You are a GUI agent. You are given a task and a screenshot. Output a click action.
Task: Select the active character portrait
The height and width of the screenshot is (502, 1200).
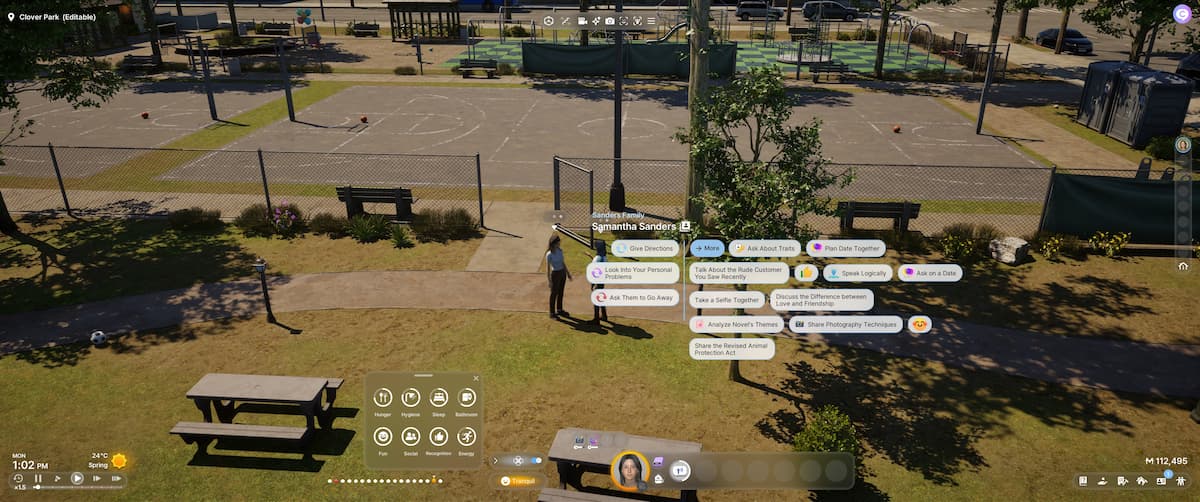(631, 470)
